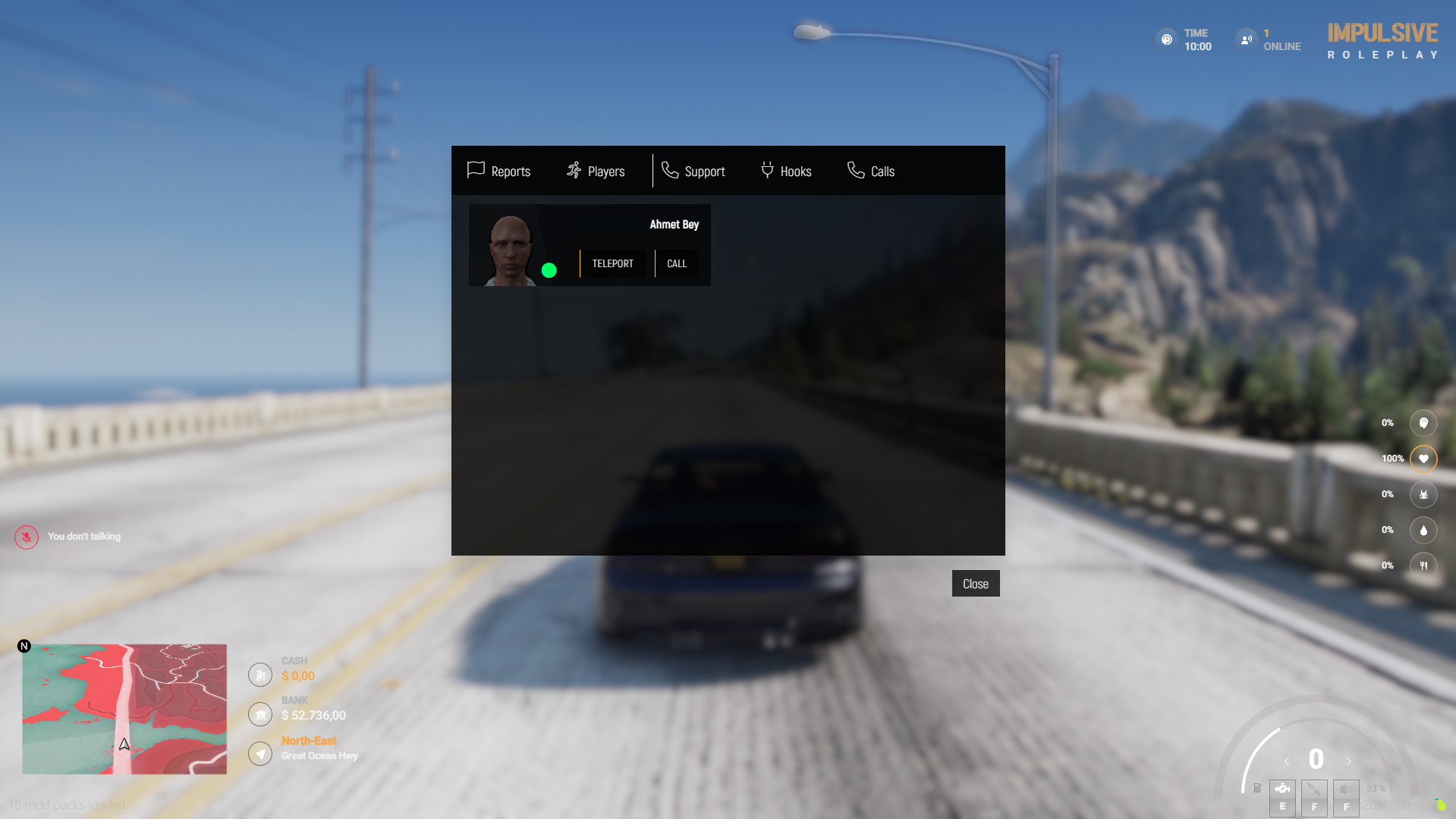Switch to the Players tab
Image resolution: width=1456 pixels, height=819 pixels.
pos(596,171)
